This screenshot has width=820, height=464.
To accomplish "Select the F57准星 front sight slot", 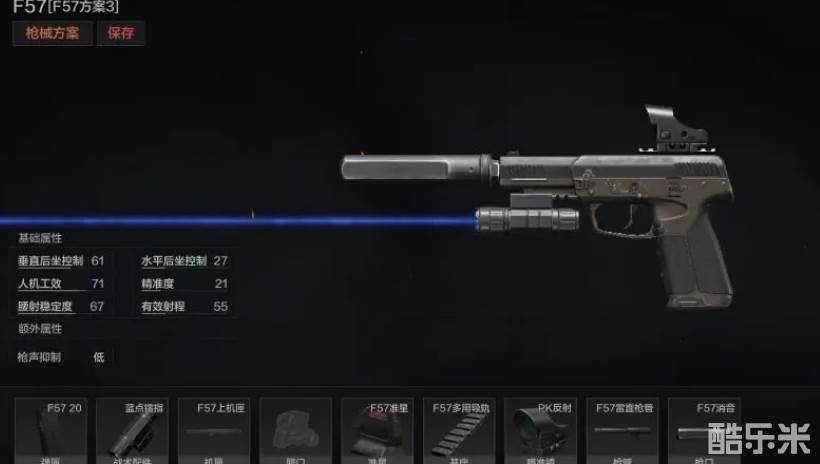I will pyautogui.click(x=377, y=431).
